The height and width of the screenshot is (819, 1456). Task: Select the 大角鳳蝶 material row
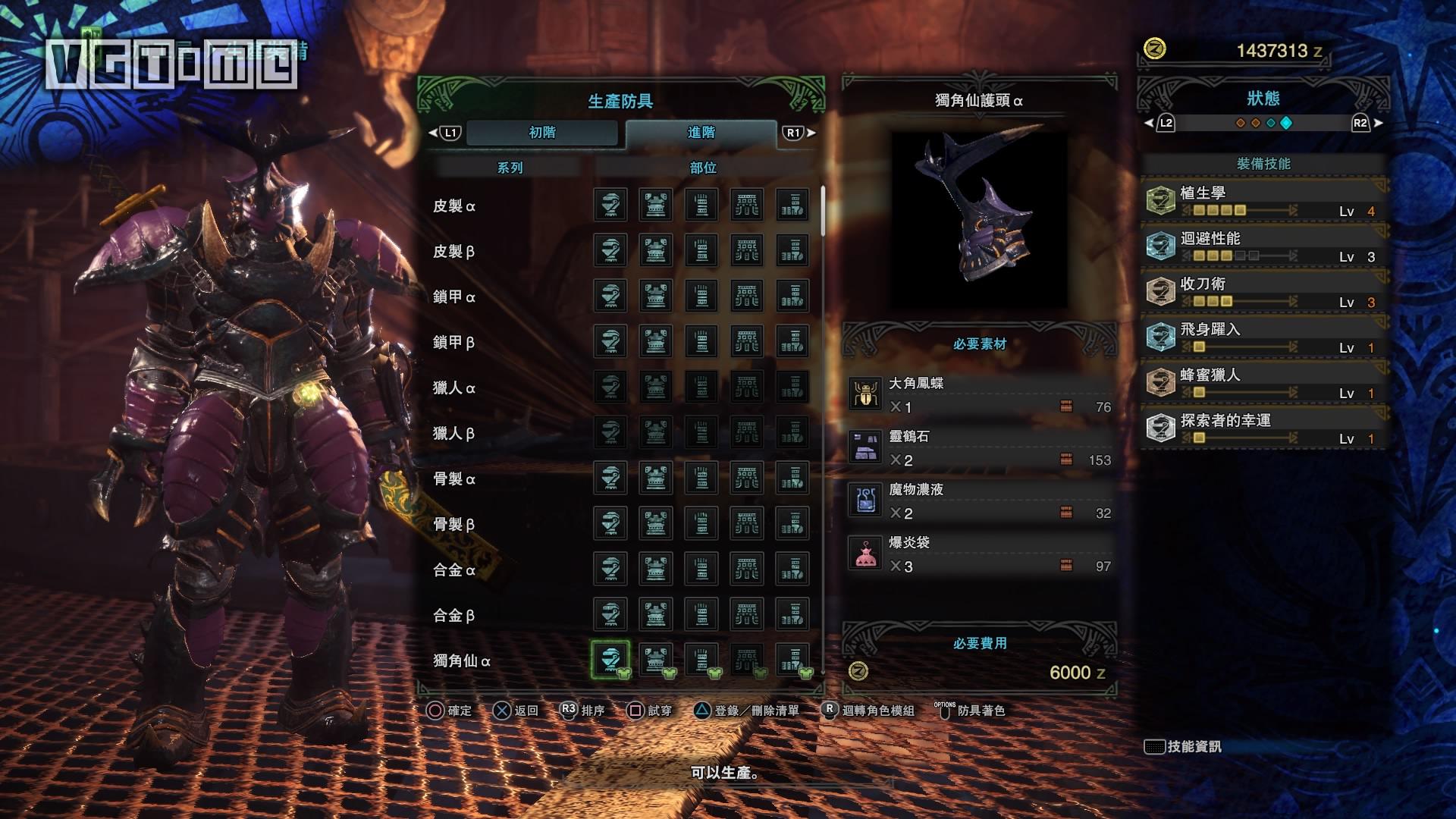(980, 395)
